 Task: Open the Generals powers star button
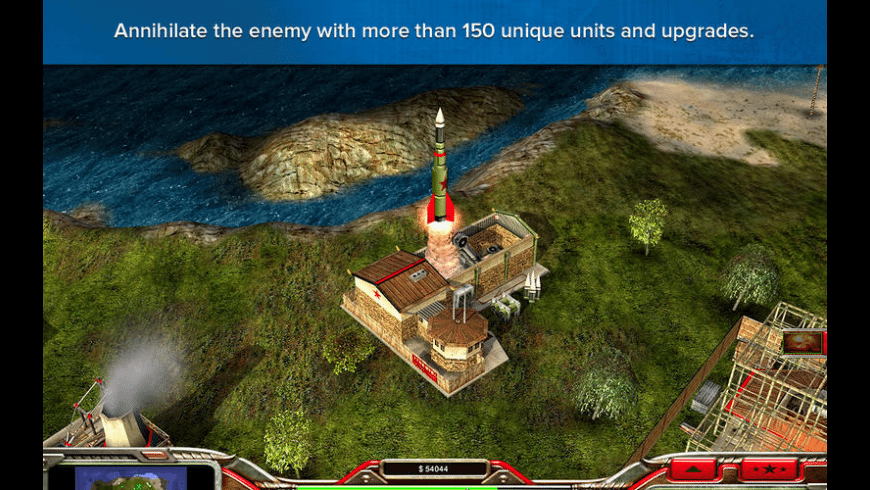pos(770,469)
